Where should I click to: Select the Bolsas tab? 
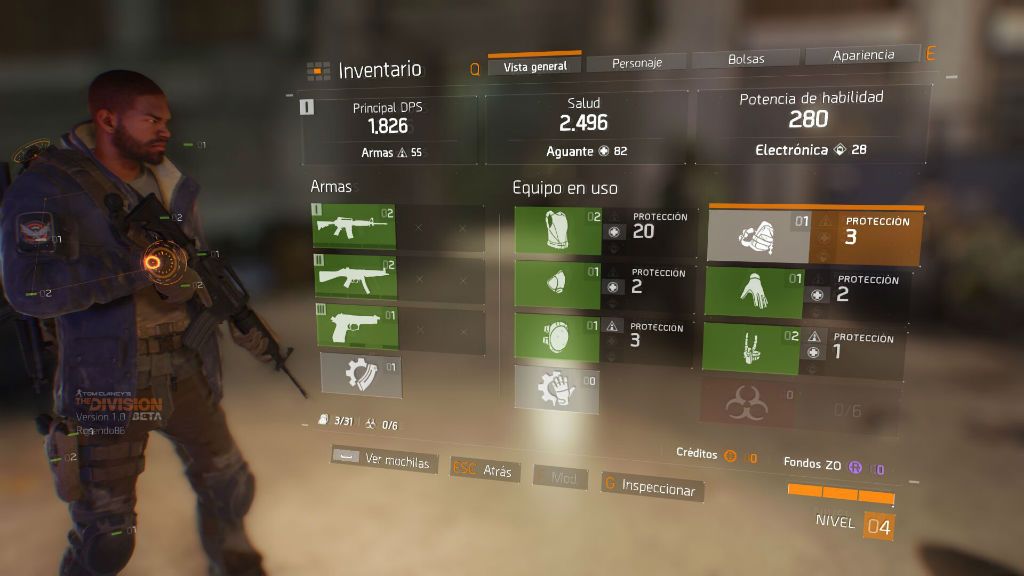(x=745, y=59)
